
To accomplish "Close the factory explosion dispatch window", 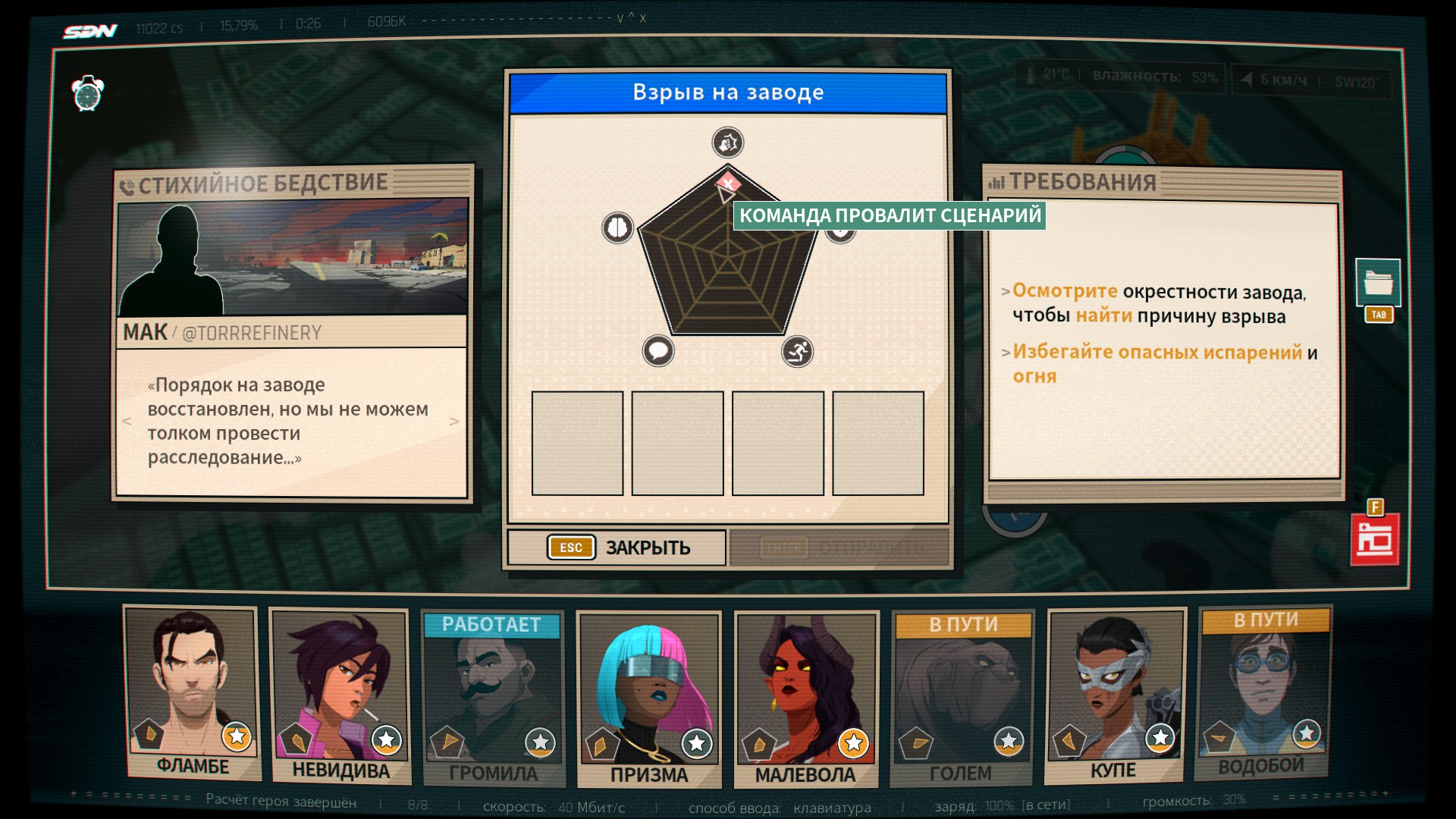I will coord(617,548).
